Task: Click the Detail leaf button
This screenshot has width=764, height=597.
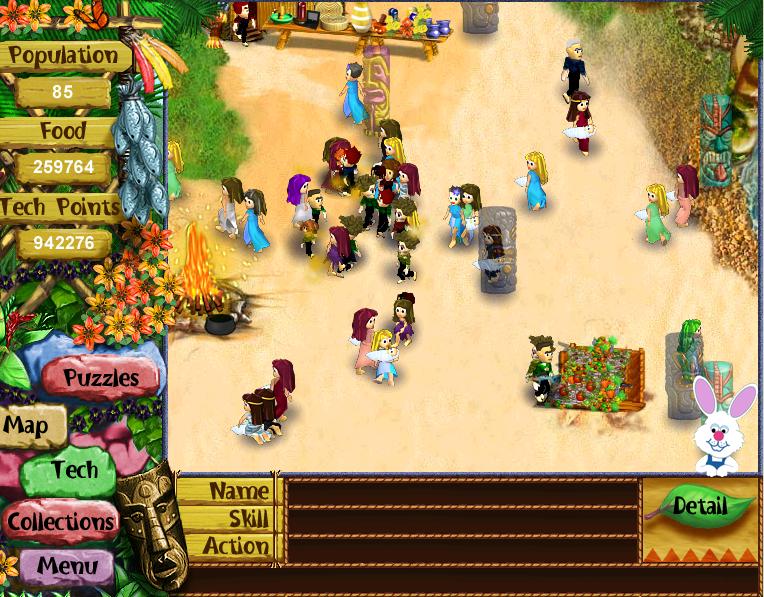Action: click(698, 505)
